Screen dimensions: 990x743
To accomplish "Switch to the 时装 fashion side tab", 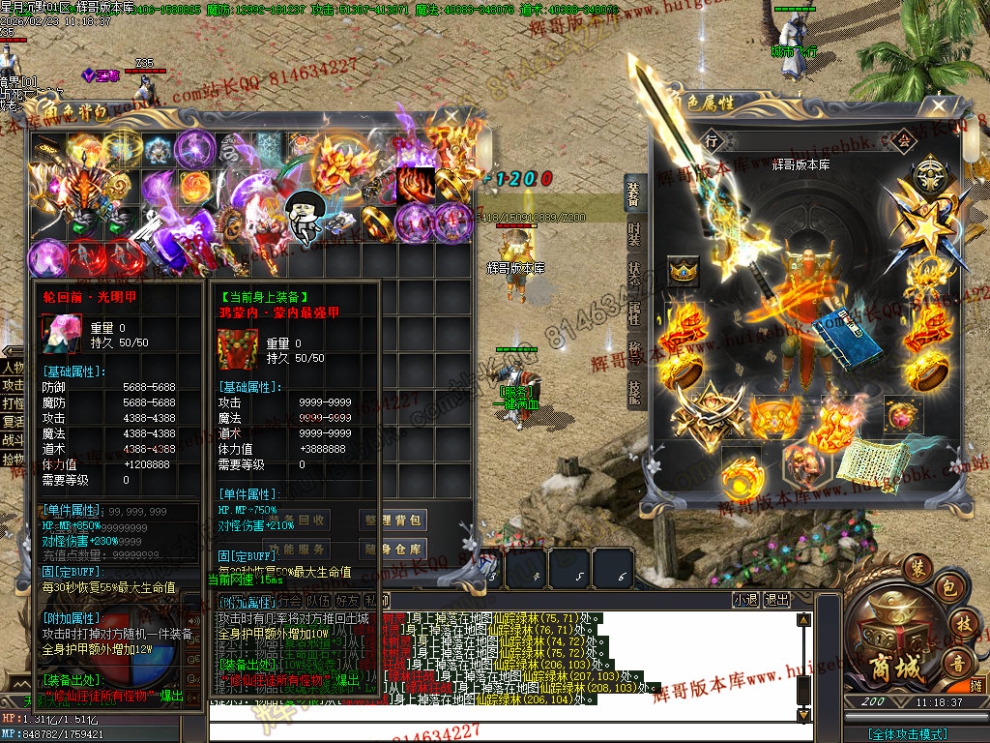I will pos(634,234).
